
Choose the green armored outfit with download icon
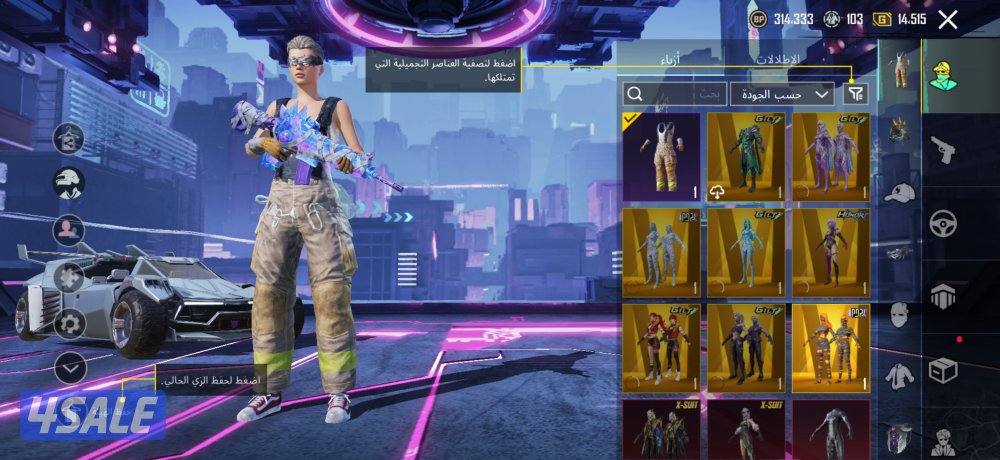(746, 154)
